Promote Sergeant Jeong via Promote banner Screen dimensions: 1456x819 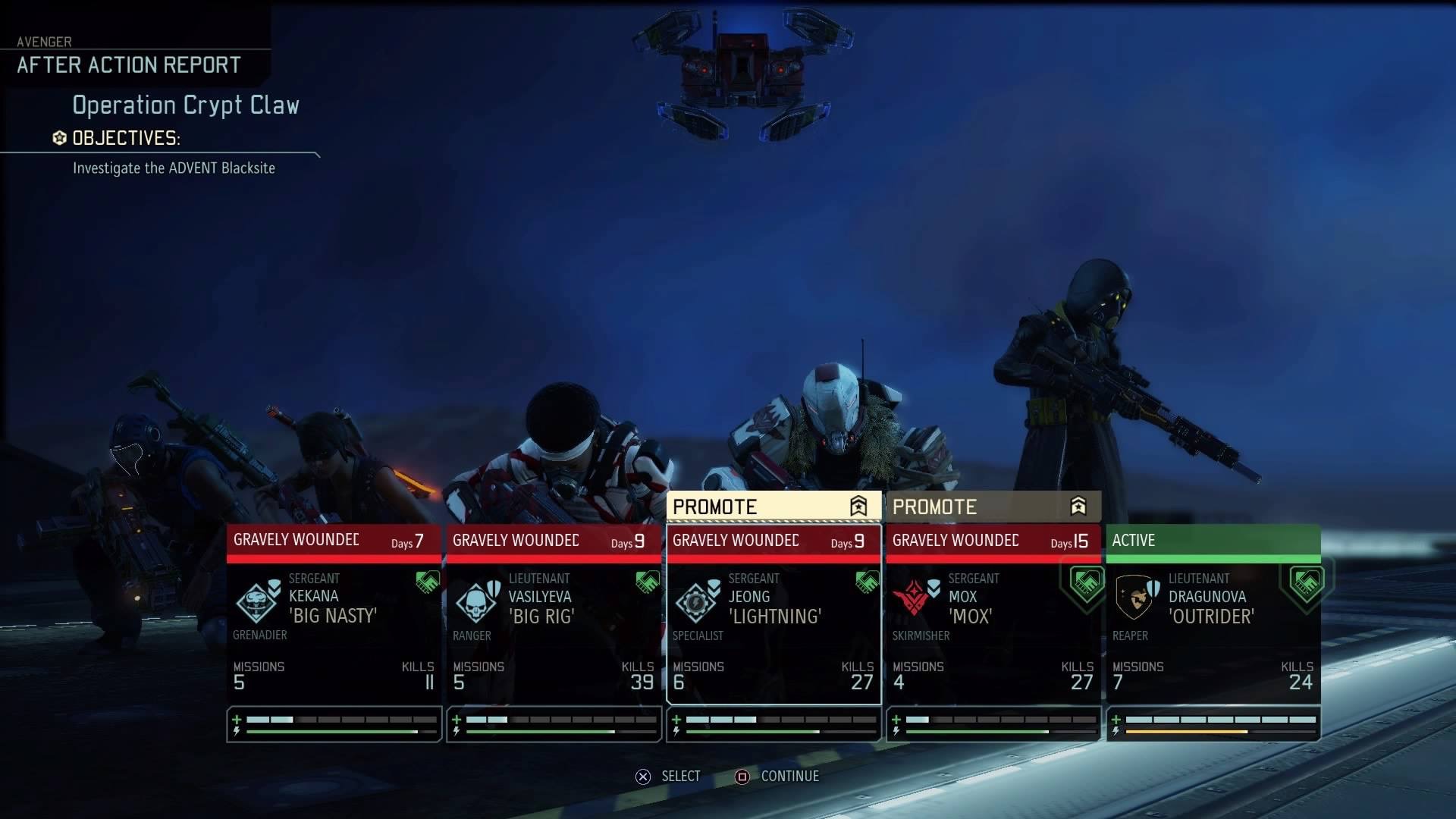tap(773, 507)
